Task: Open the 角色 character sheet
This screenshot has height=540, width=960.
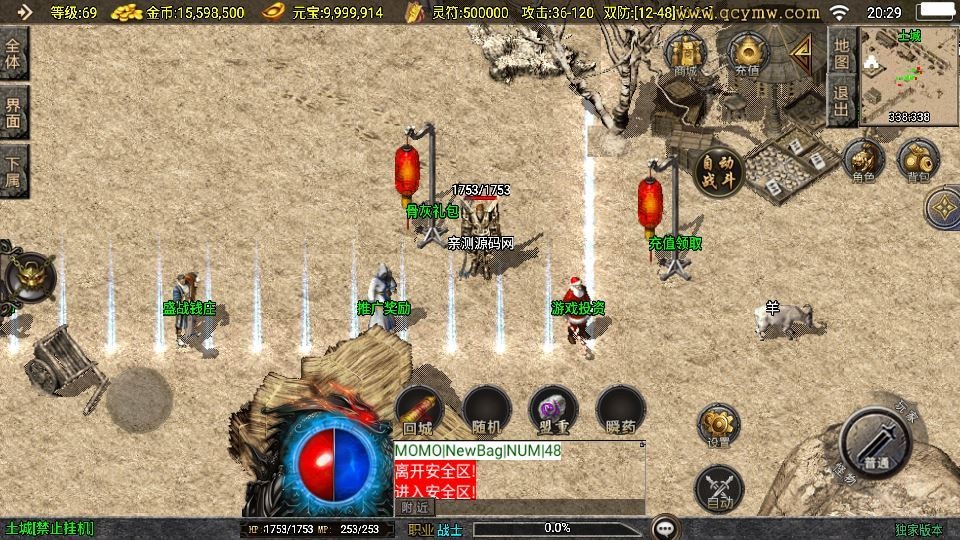Action: (863, 161)
